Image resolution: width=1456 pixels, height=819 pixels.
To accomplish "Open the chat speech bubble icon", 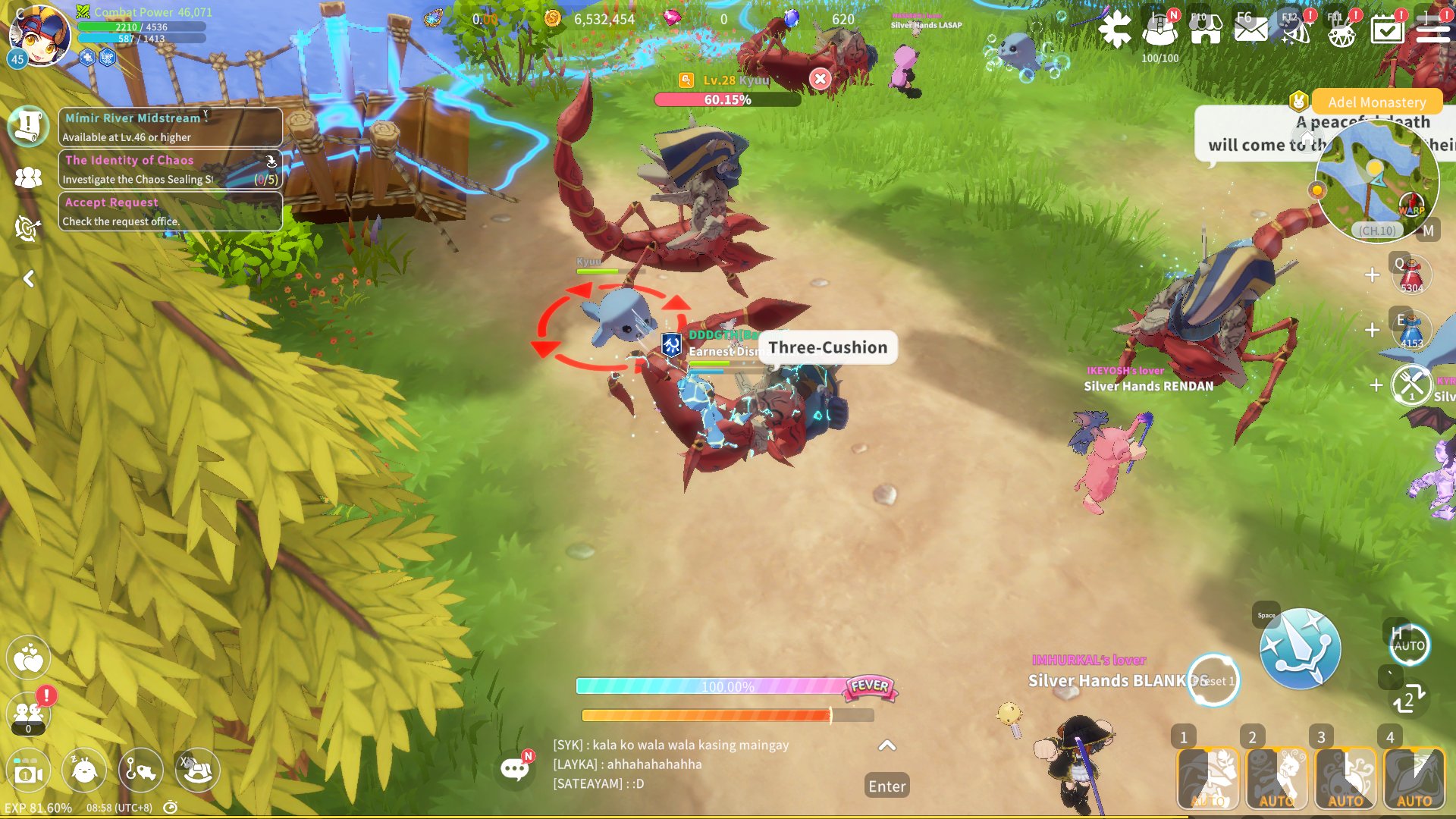I will 516,769.
